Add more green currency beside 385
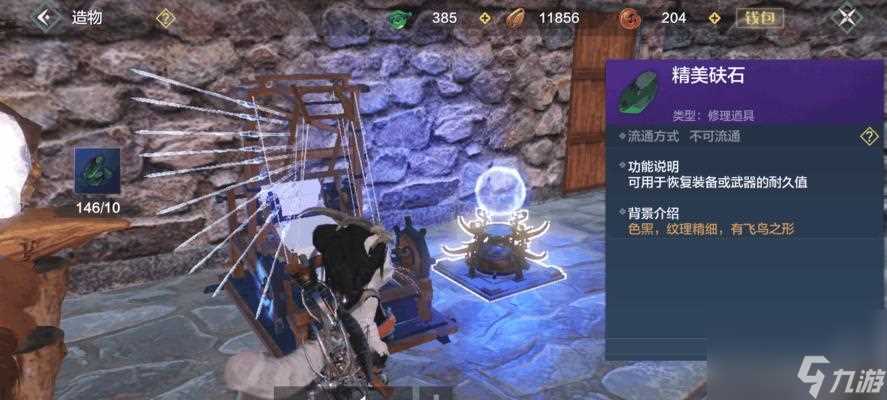 point(484,17)
